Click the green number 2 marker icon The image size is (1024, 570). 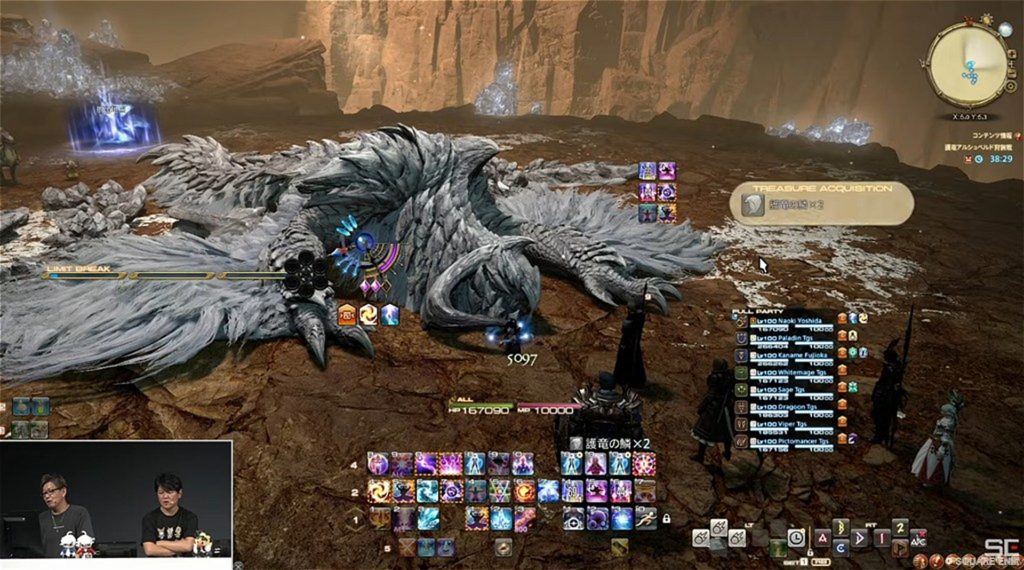click(899, 527)
